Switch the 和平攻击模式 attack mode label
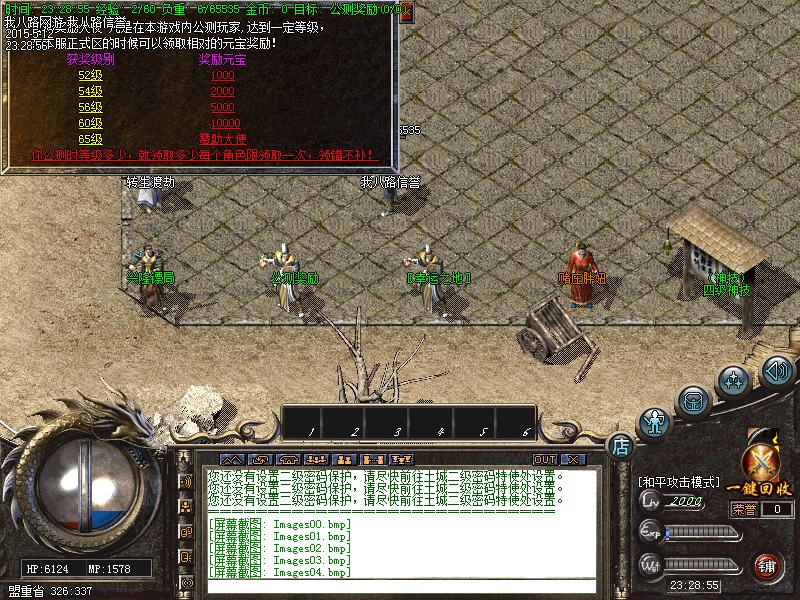 [679, 482]
